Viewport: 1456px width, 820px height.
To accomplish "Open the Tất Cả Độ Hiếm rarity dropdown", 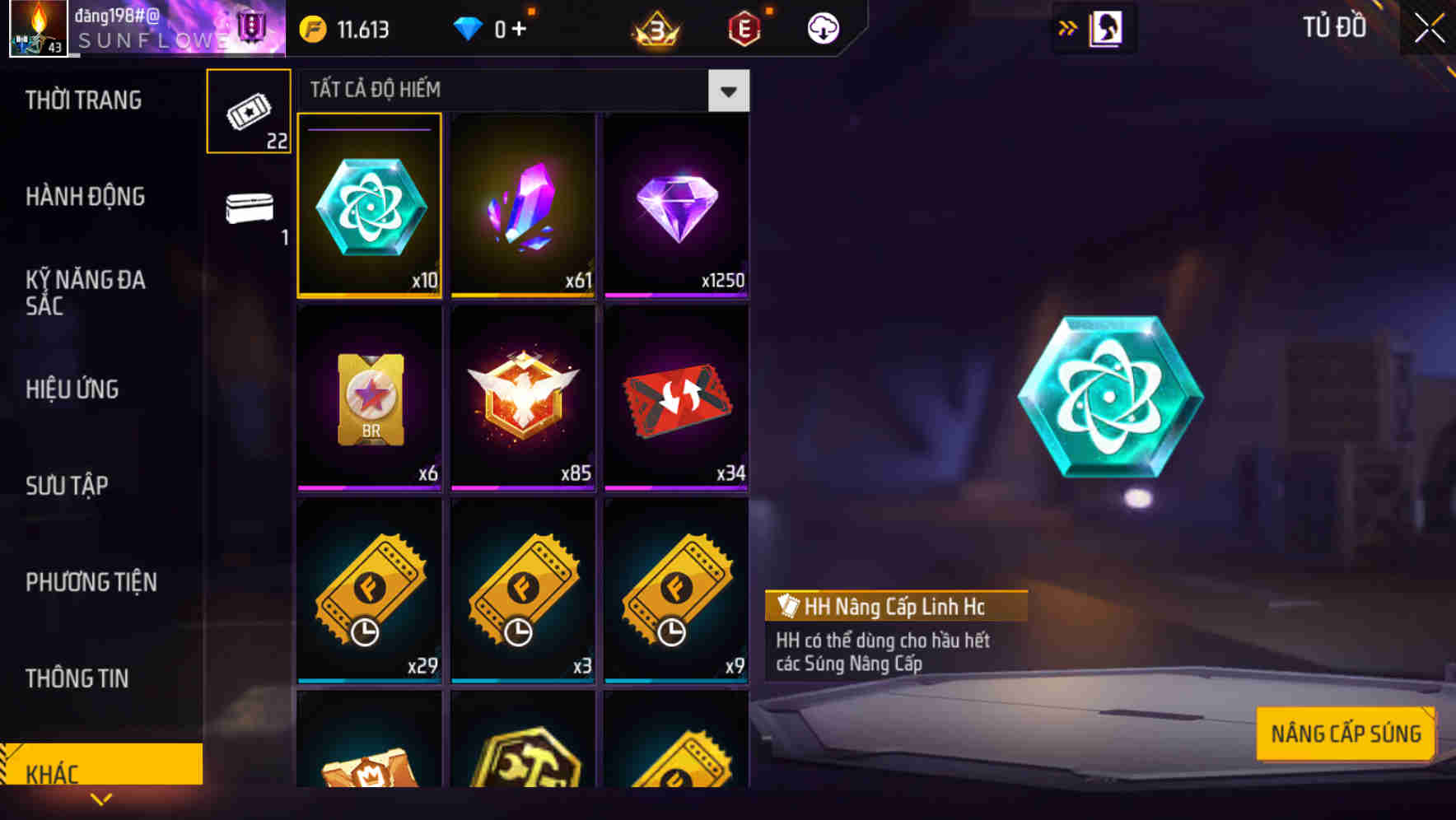I will (x=727, y=91).
